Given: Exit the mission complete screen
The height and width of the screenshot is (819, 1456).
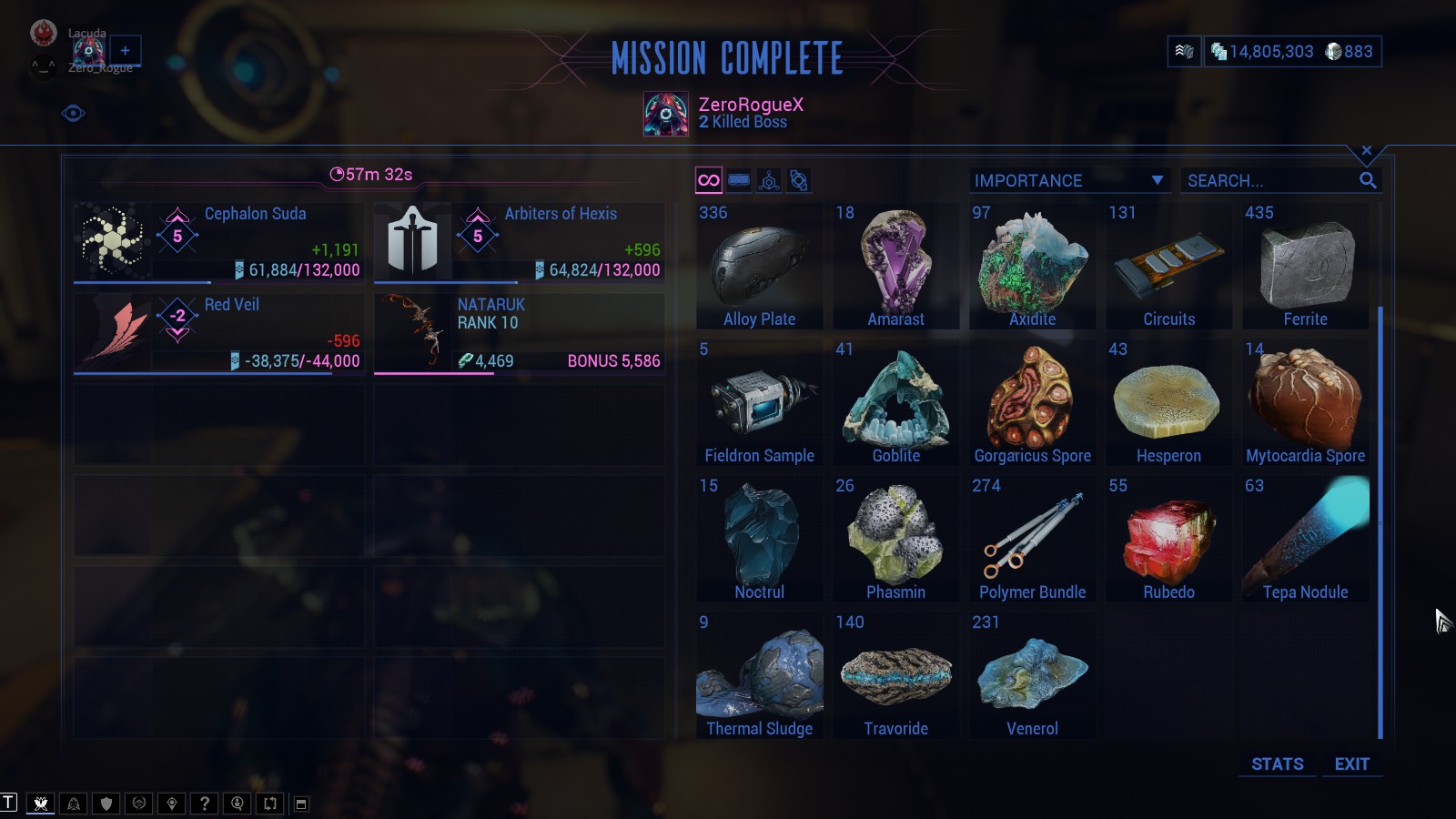Looking at the screenshot, I should coord(1351,764).
